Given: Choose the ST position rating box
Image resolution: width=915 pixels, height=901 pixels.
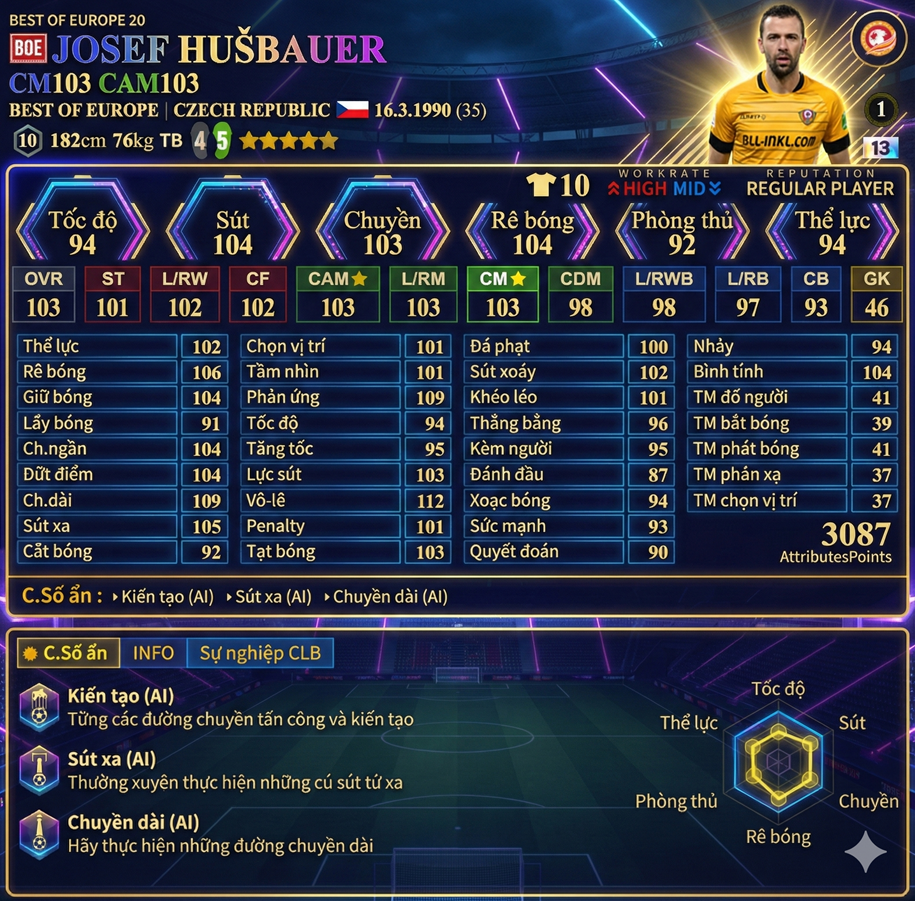Looking at the screenshot, I should [x=112, y=295].
